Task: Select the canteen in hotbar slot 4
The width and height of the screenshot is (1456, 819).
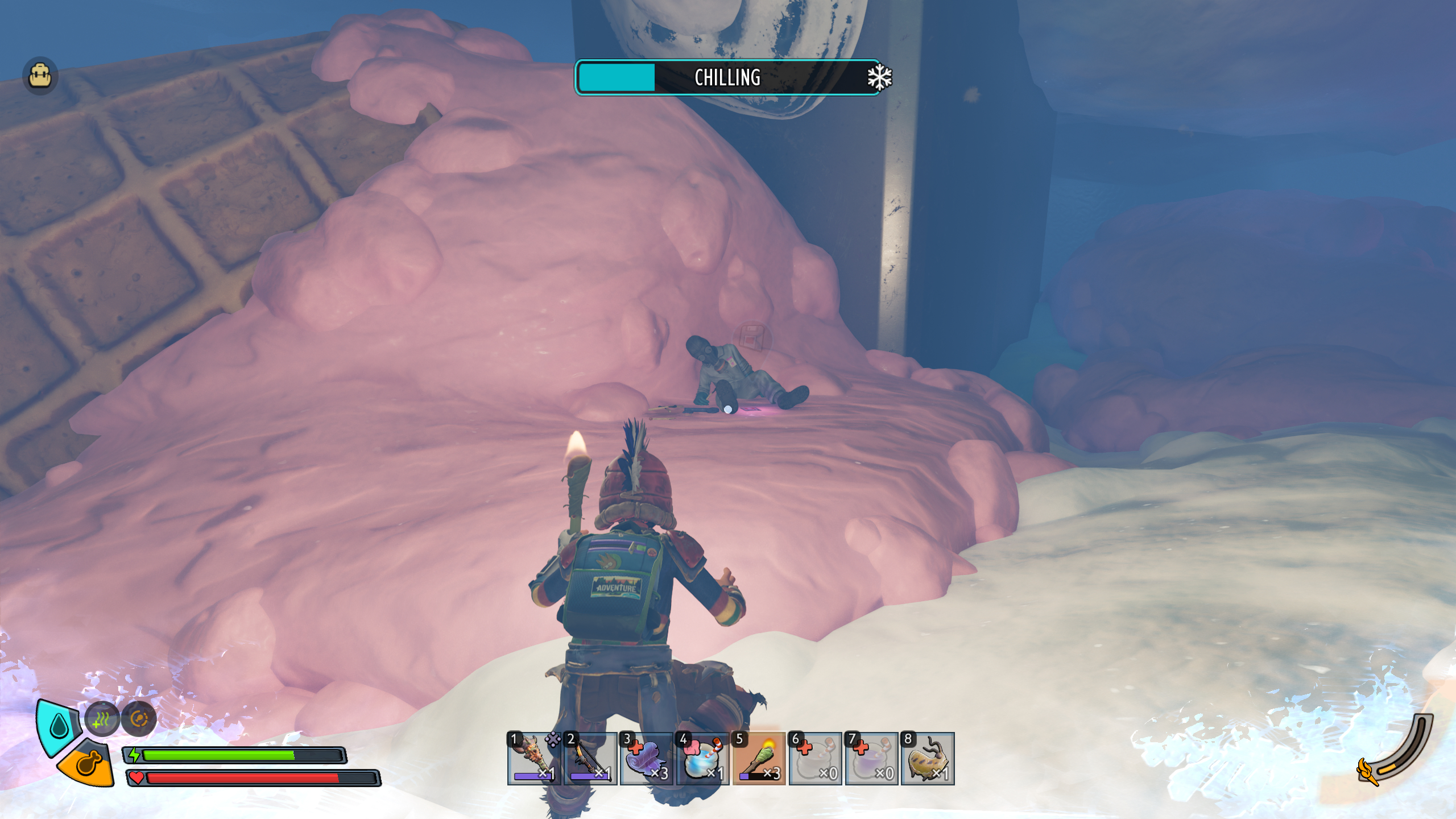Action: click(x=703, y=759)
